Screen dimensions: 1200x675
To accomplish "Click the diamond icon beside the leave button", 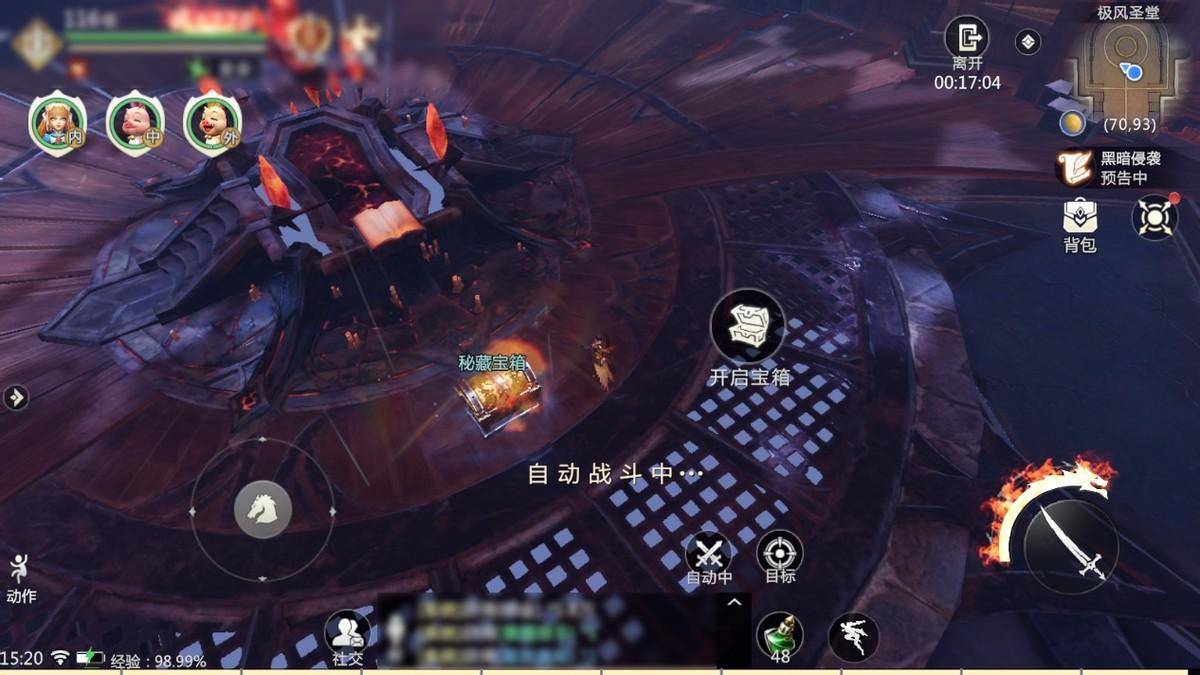I will pyautogui.click(x=1028, y=42).
